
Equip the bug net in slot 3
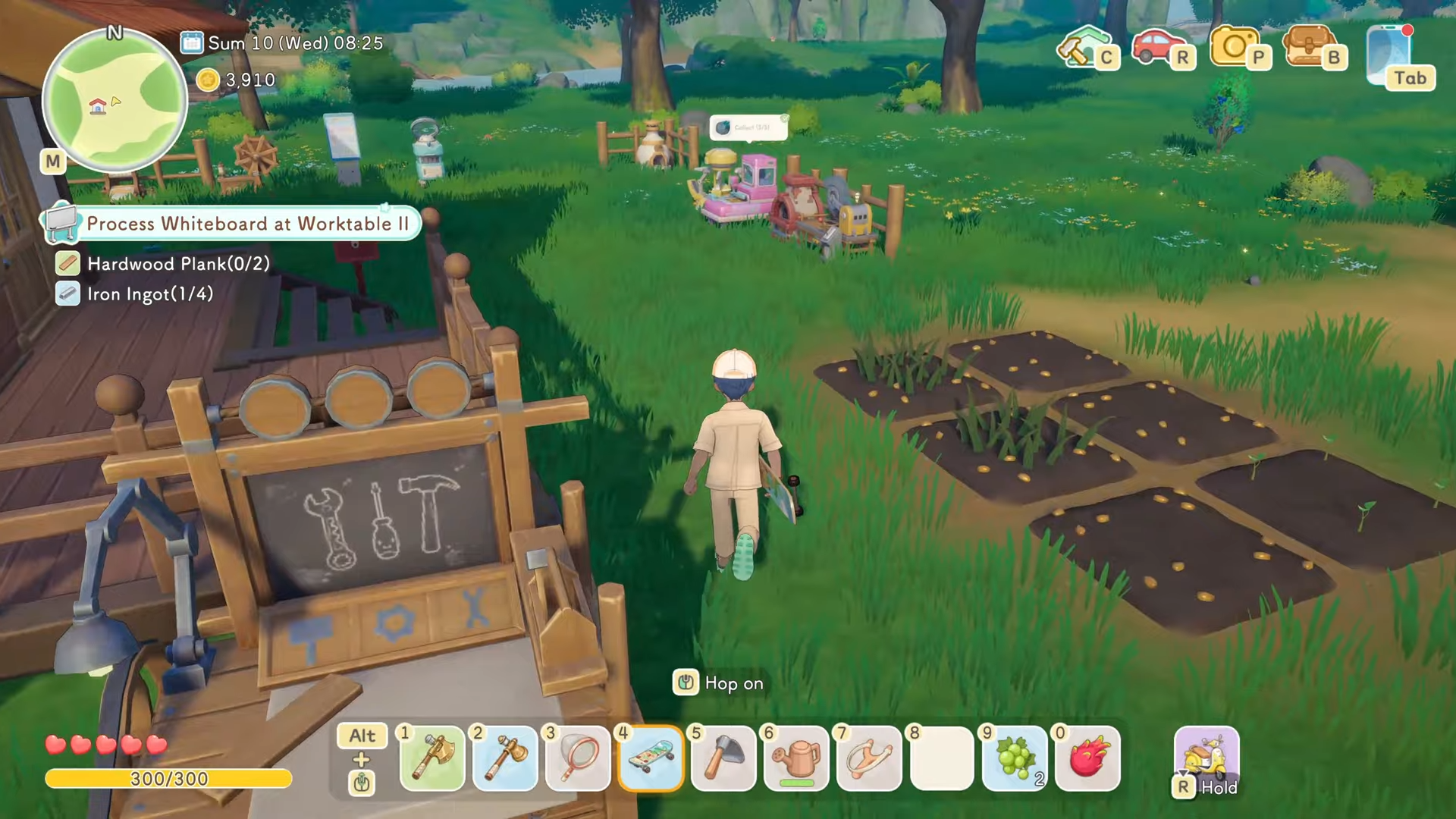[578, 758]
